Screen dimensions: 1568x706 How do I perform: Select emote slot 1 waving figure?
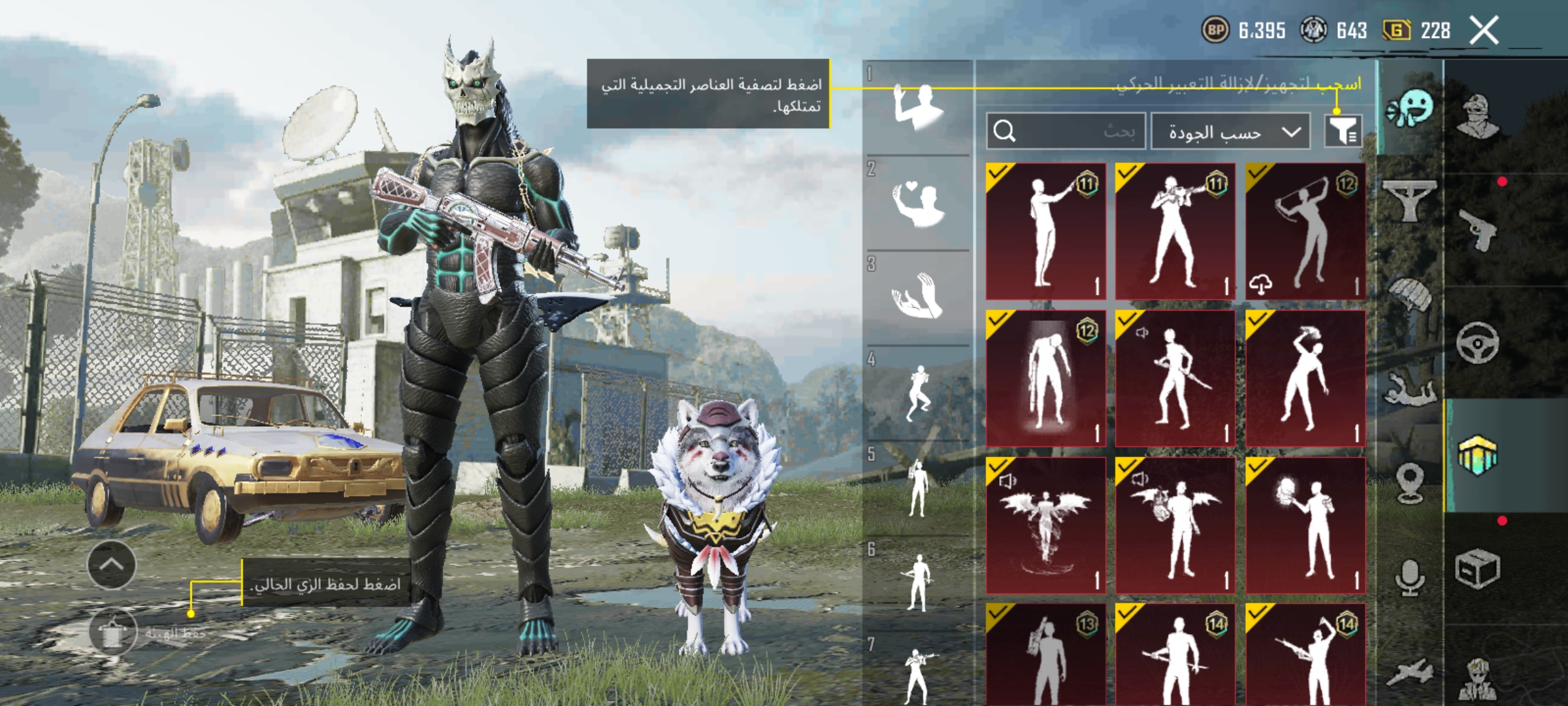tap(918, 107)
